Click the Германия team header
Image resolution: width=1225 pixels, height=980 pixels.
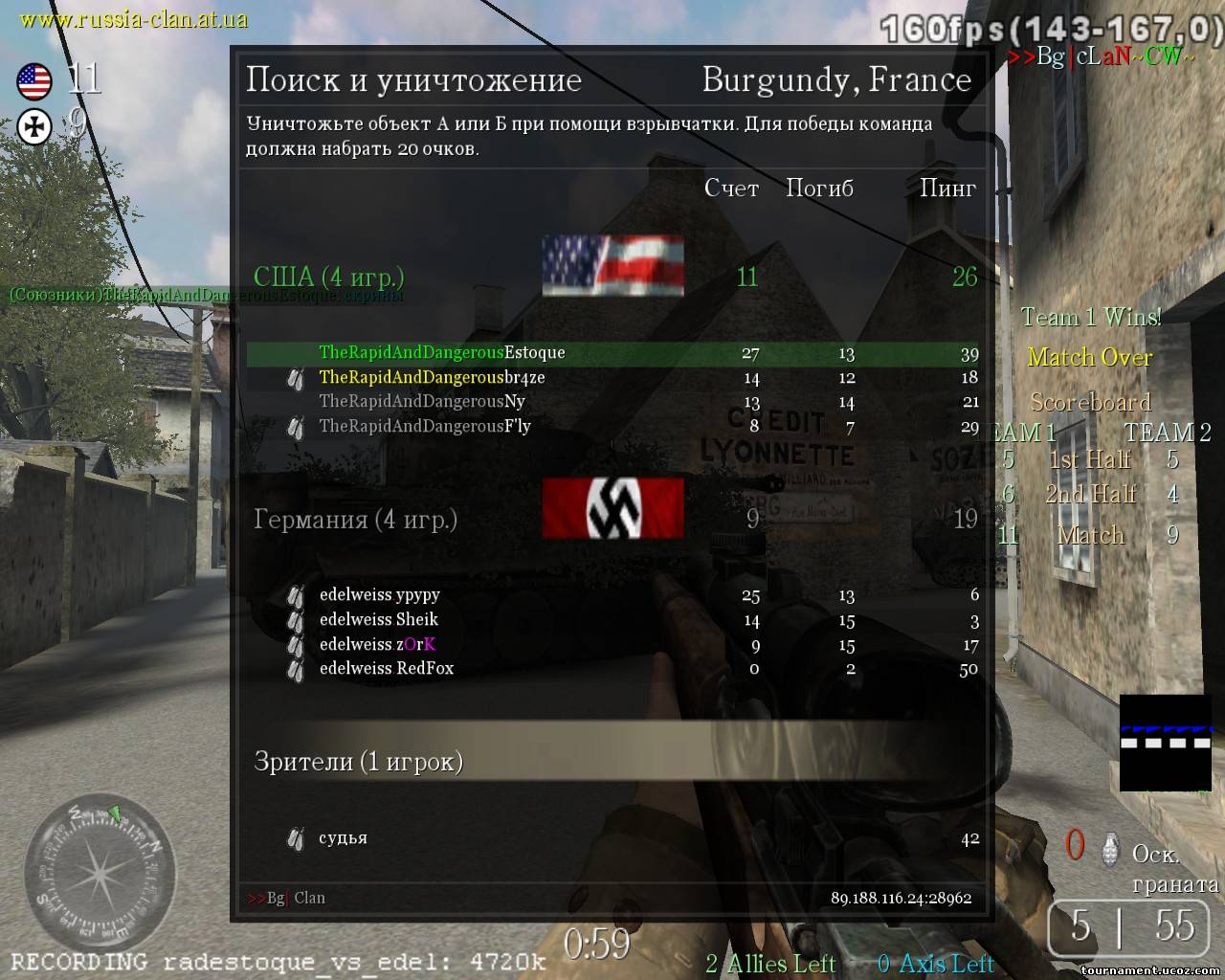point(355,520)
